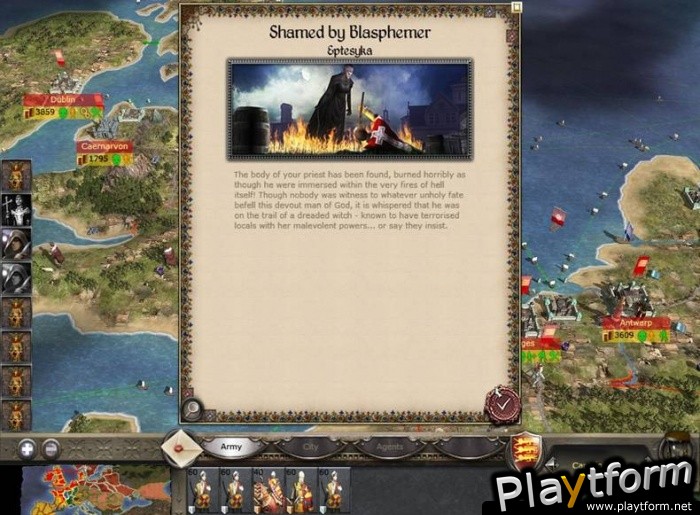Image resolution: width=700 pixels, height=515 pixels.
Task: Dismiss the Shamed by Blasphemer message with the checkmark
Action: click(501, 404)
